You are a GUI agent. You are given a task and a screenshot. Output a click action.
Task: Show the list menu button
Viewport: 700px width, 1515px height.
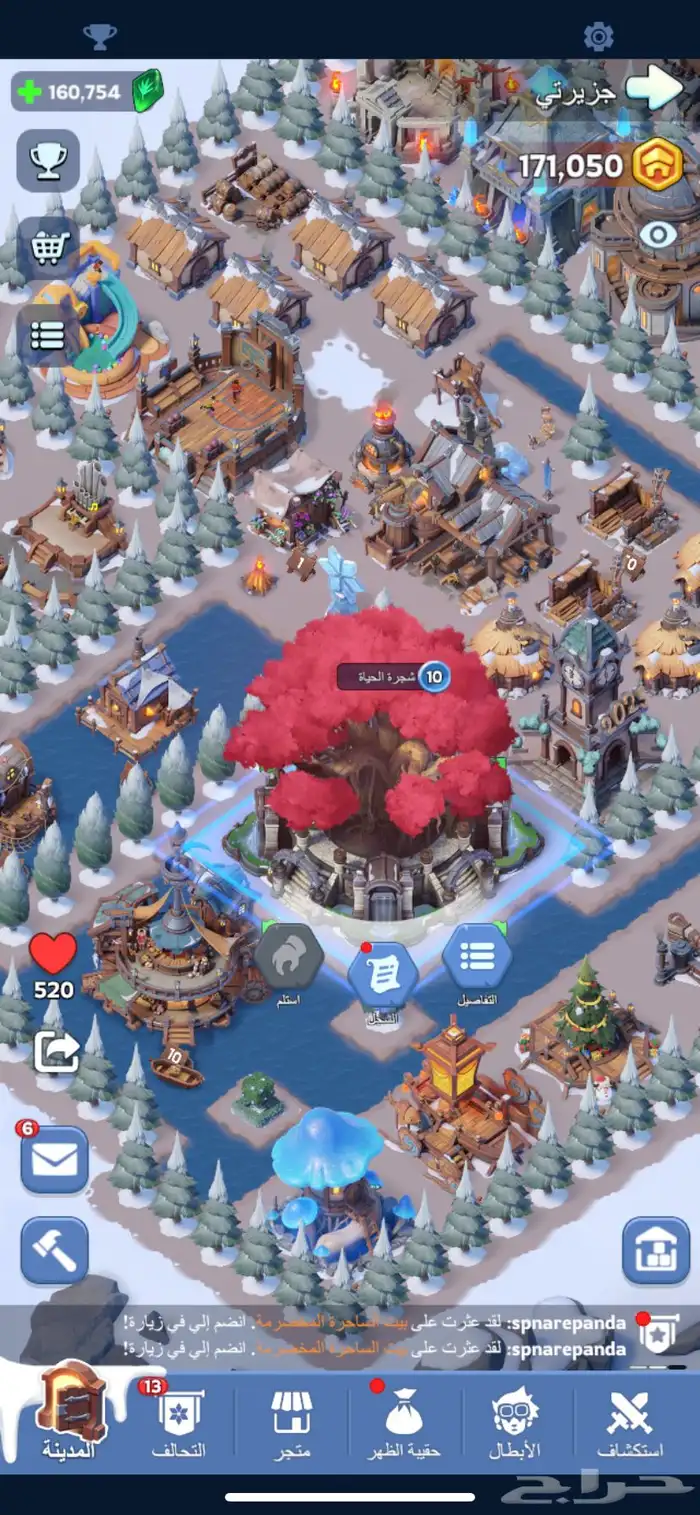click(48, 334)
